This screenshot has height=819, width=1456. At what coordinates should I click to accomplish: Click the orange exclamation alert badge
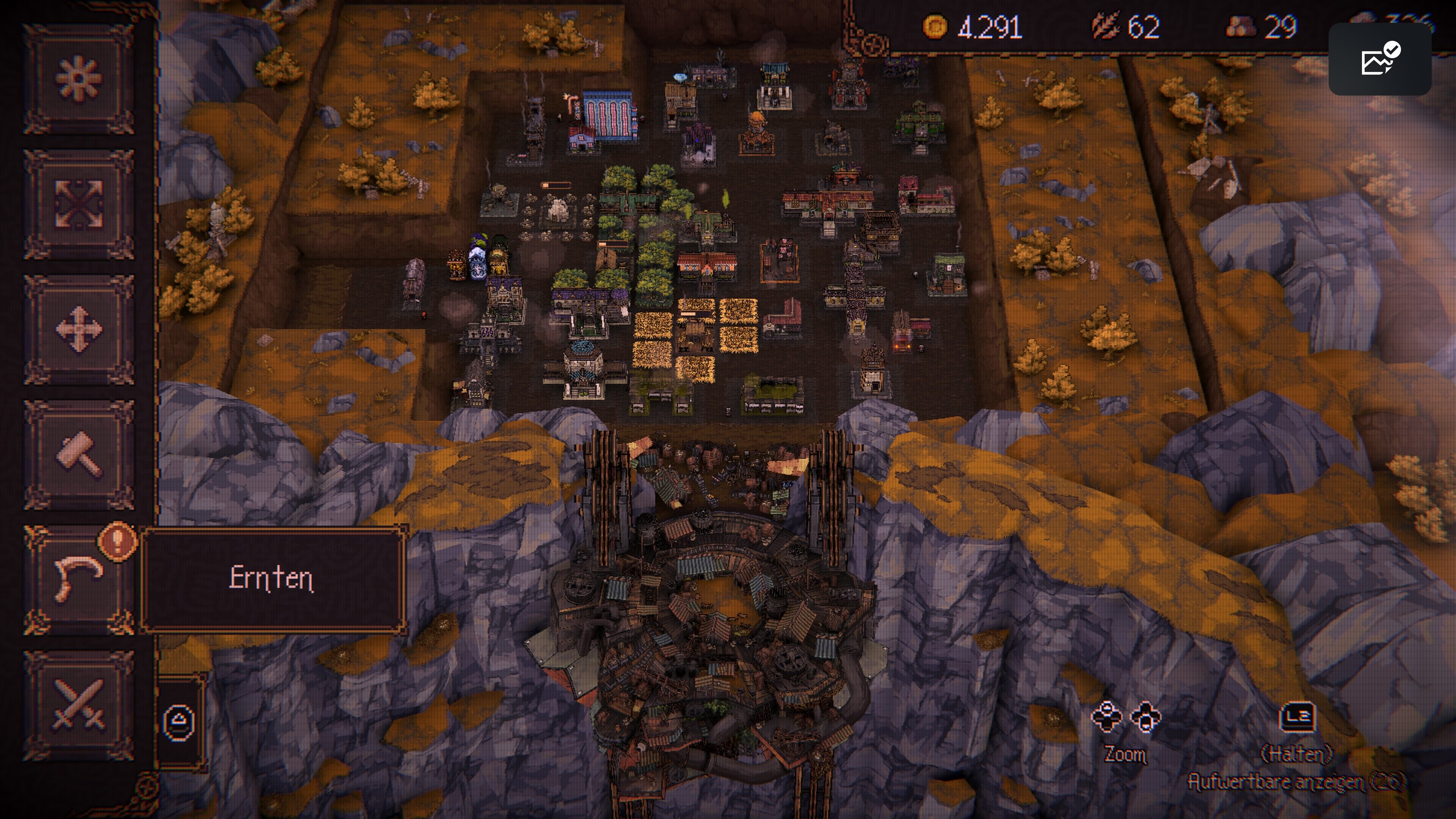[117, 540]
